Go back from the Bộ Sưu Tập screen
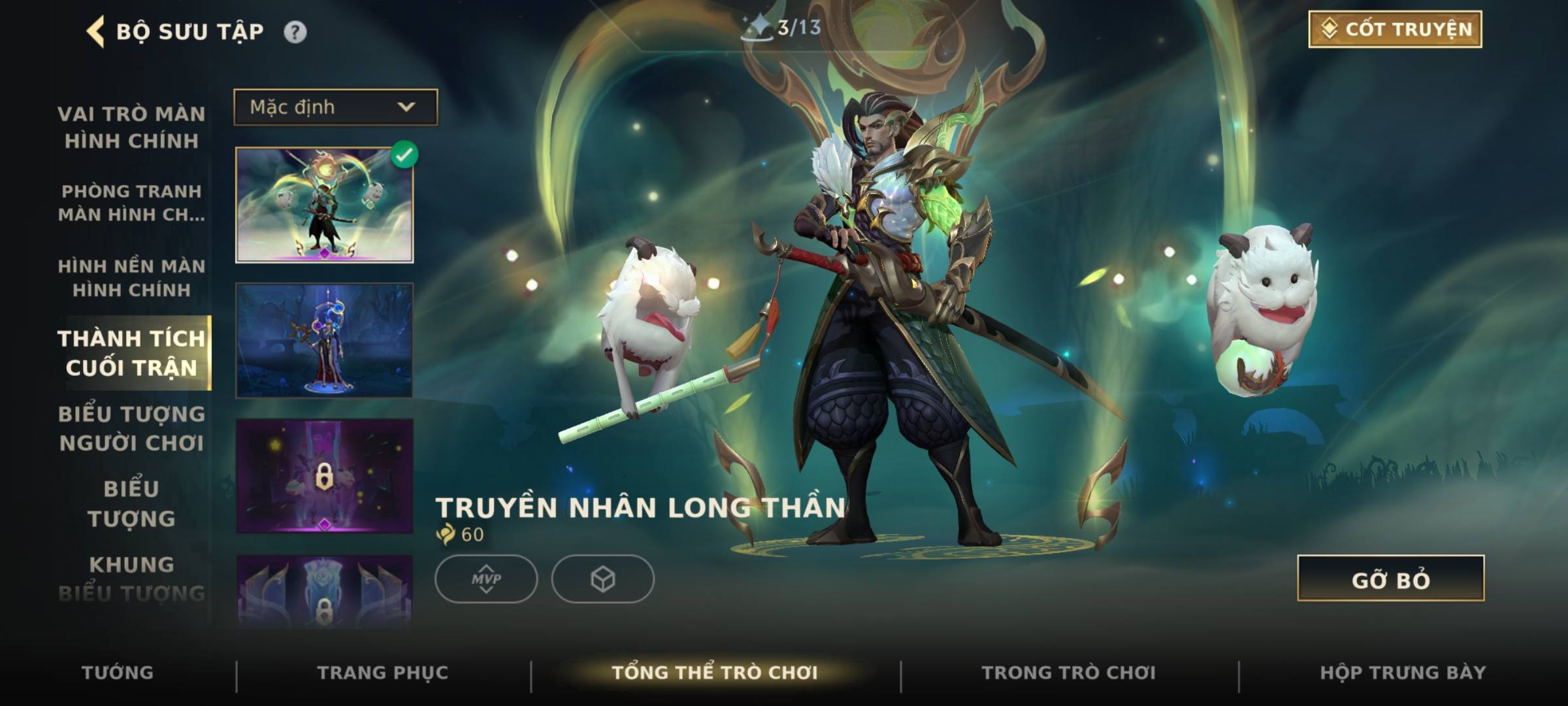This screenshot has width=1568, height=706. [x=96, y=32]
